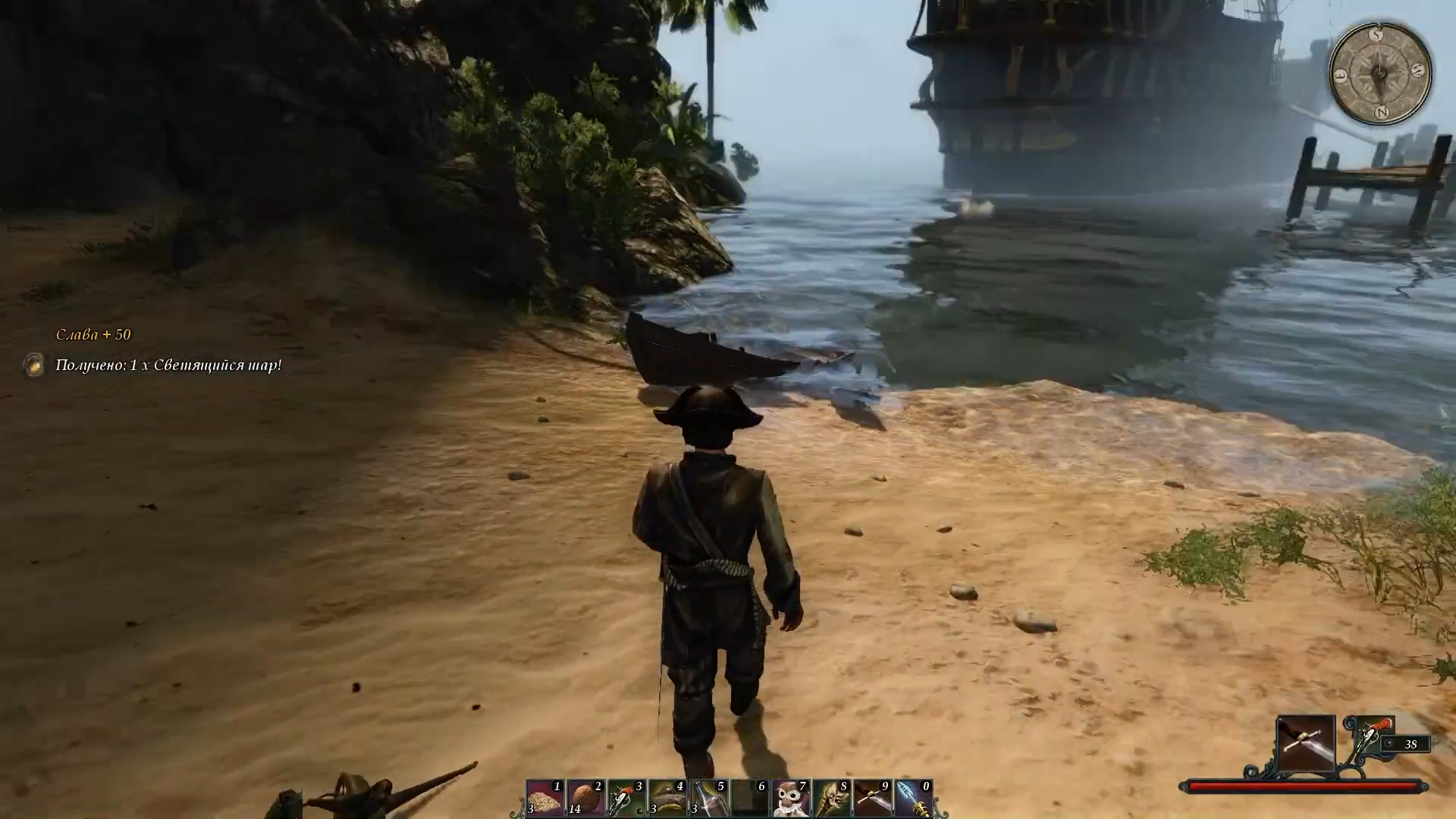Click the glowing orb received notification icon
Image resolution: width=1456 pixels, height=819 pixels.
coord(34,365)
